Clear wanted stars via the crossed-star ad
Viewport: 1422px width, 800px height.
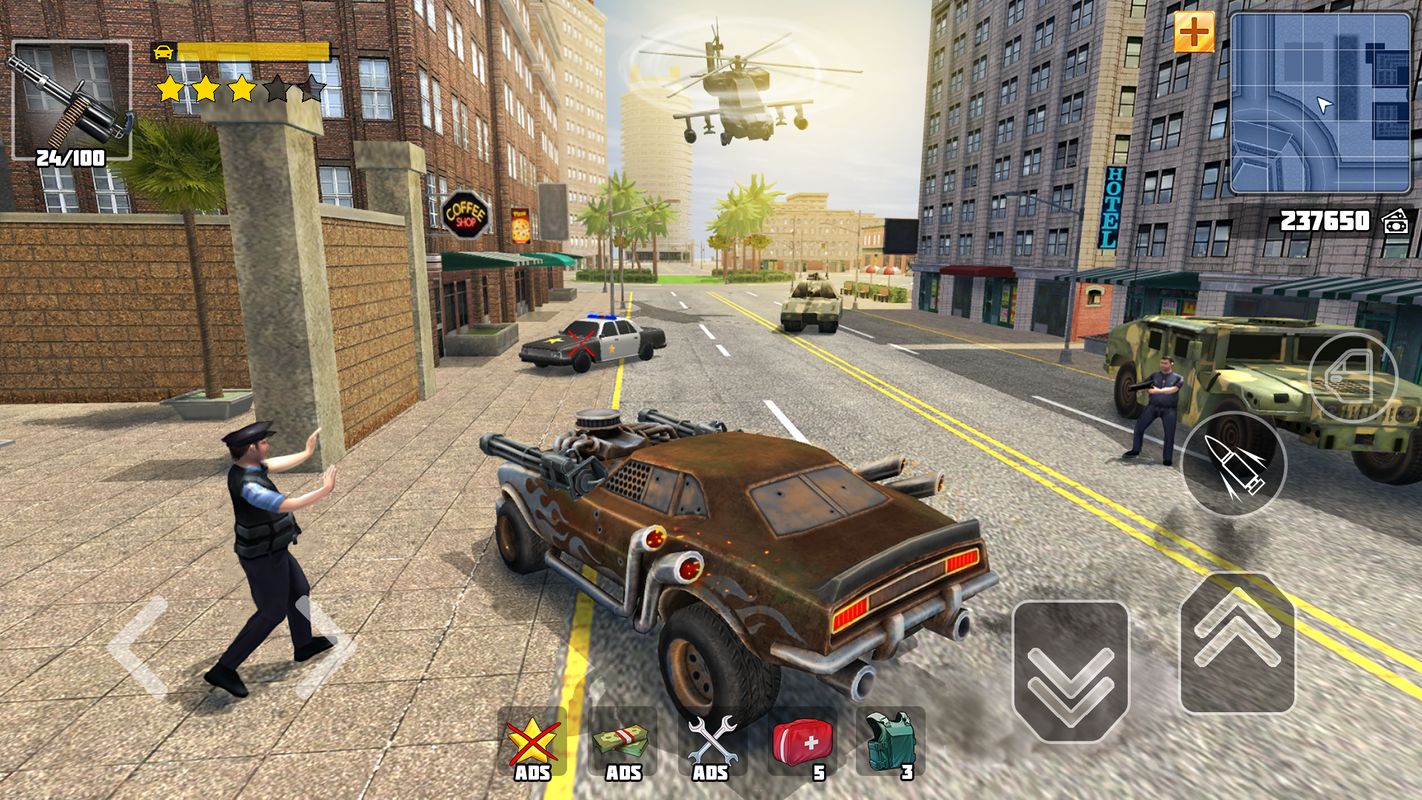pos(532,743)
